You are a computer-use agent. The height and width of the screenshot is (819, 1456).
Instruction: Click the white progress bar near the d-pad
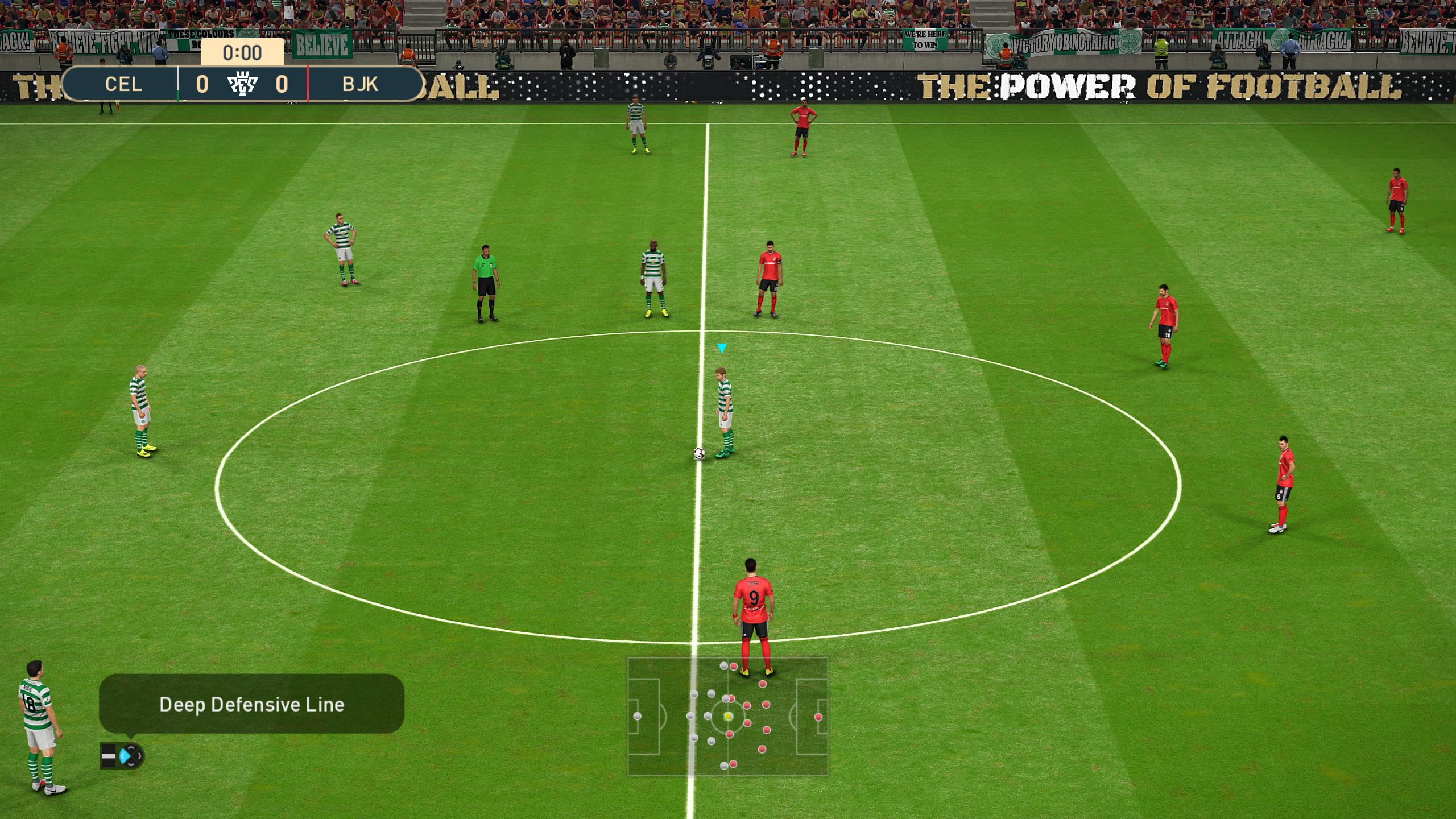109,756
